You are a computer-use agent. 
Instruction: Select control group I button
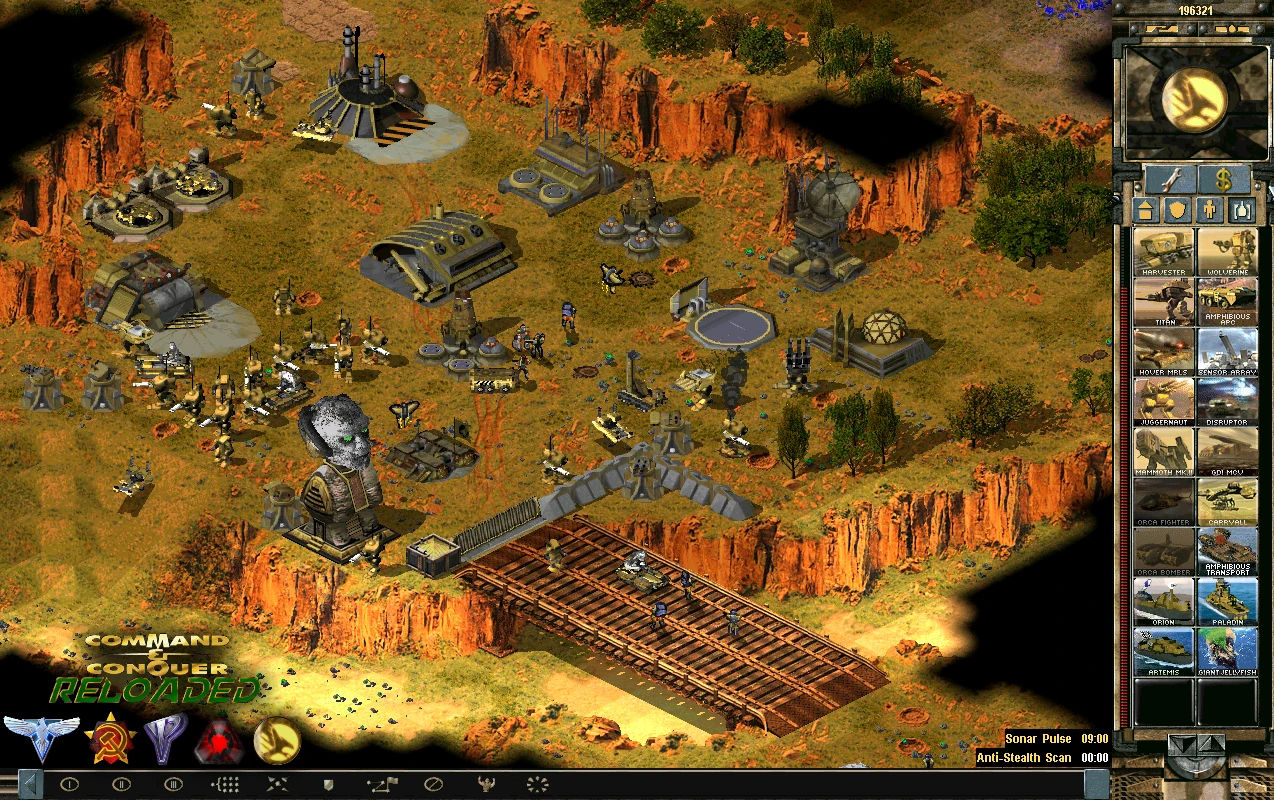(69, 784)
